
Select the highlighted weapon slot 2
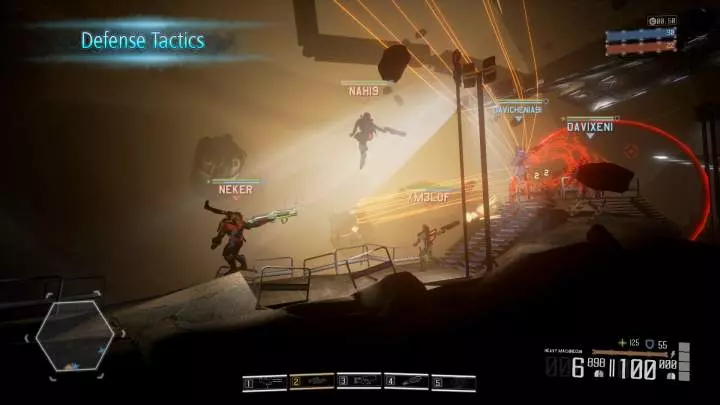pyautogui.click(x=312, y=382)
